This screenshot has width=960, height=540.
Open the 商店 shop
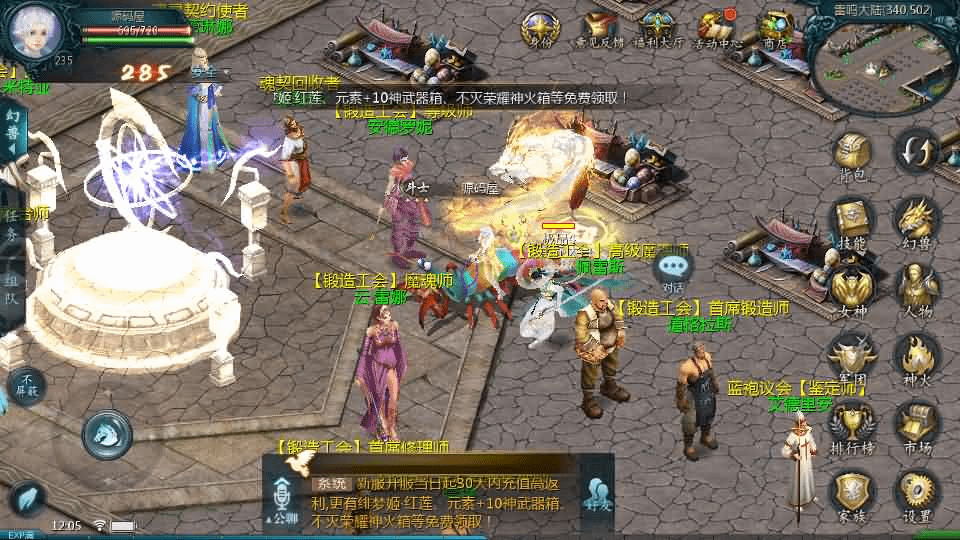pyautogui.click(x=775, y=26)
